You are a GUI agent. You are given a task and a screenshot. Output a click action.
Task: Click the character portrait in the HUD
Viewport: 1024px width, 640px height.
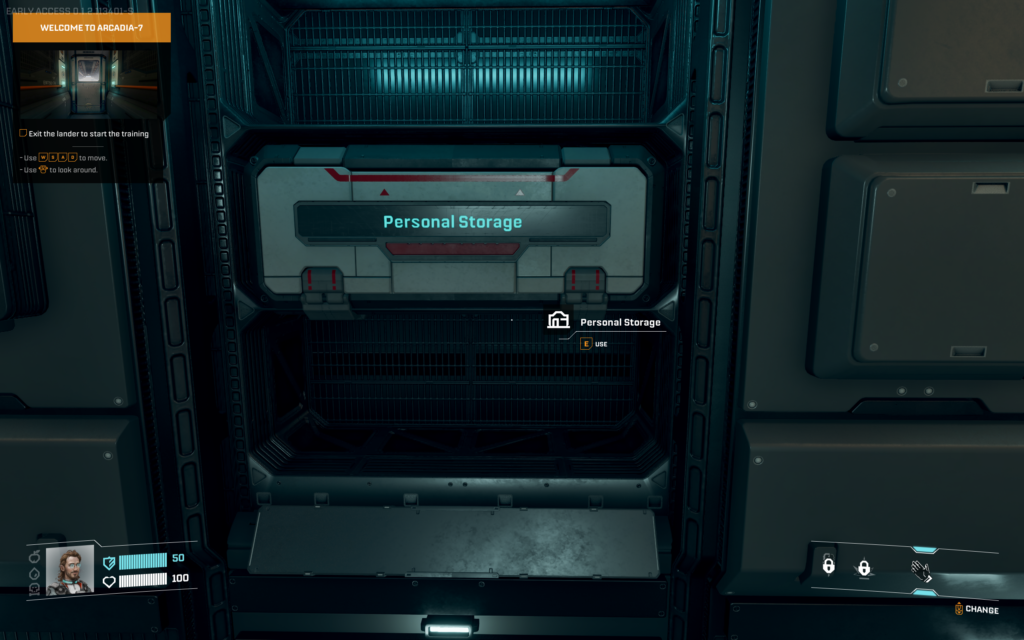[x=70, y=570]
